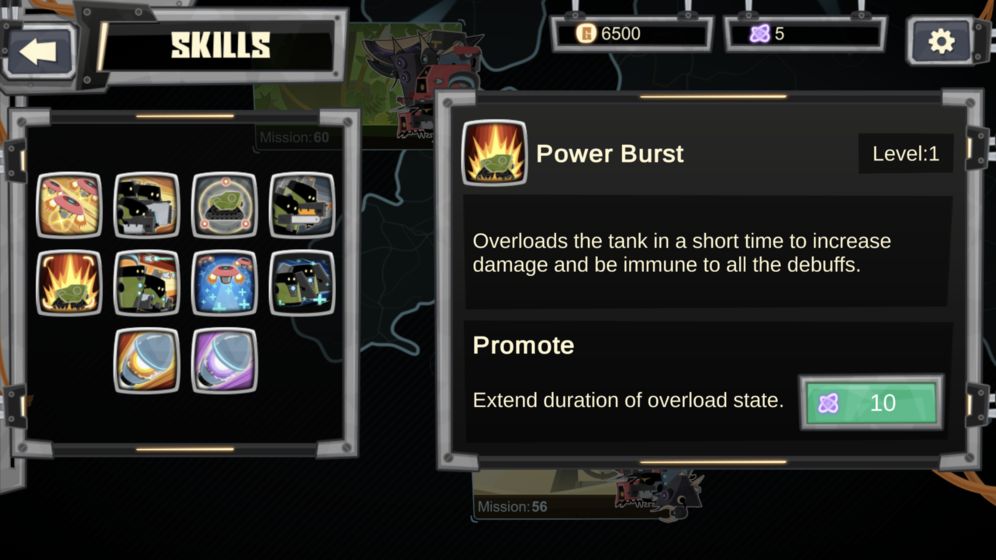Choose the flaming Power Burst skill icon
Image resolution: width=996 pixels, height=560 pixels.
69,283
